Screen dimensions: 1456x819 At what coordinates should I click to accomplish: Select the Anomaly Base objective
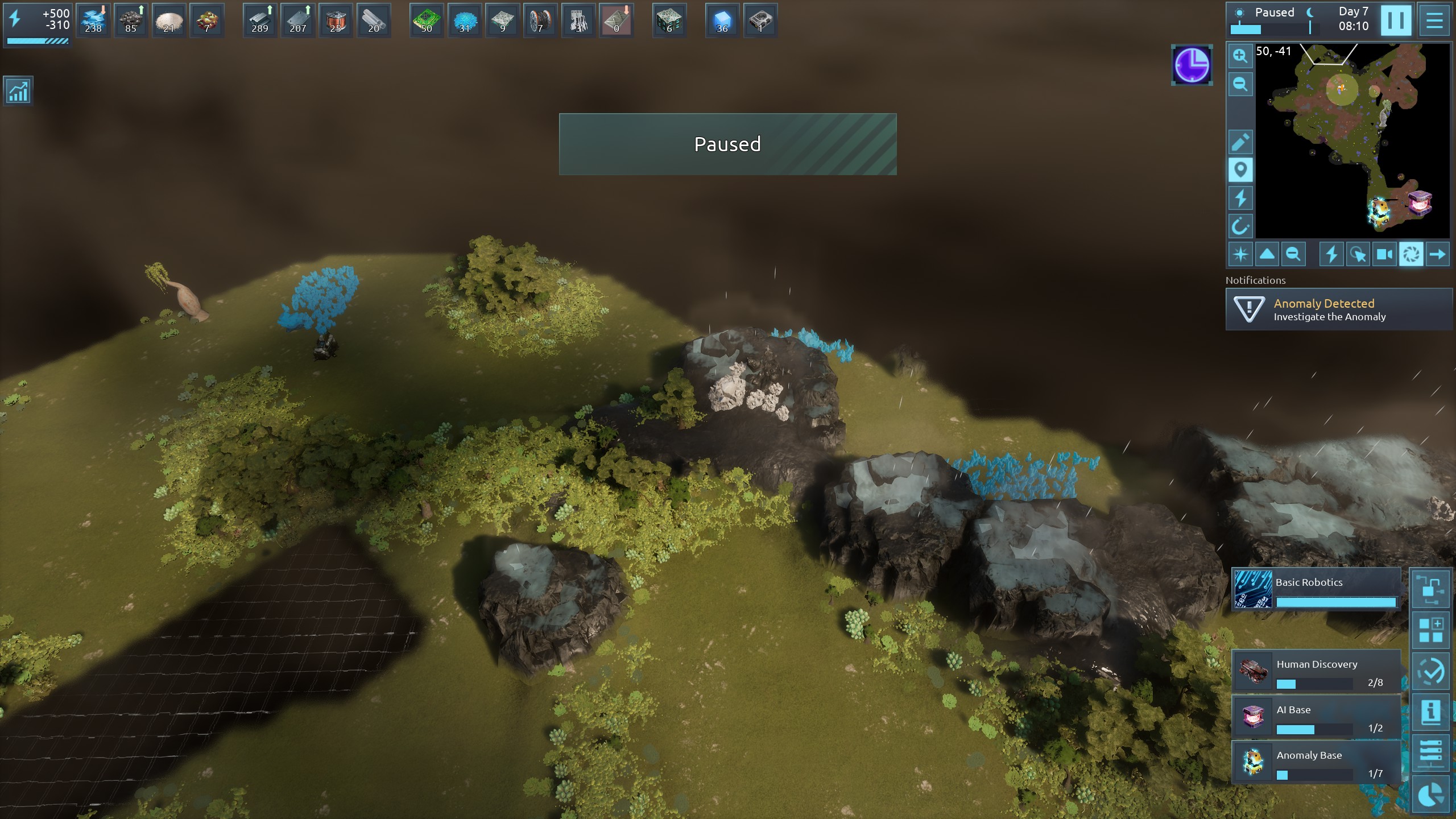pyautogui.click(x=1316, y=763)
